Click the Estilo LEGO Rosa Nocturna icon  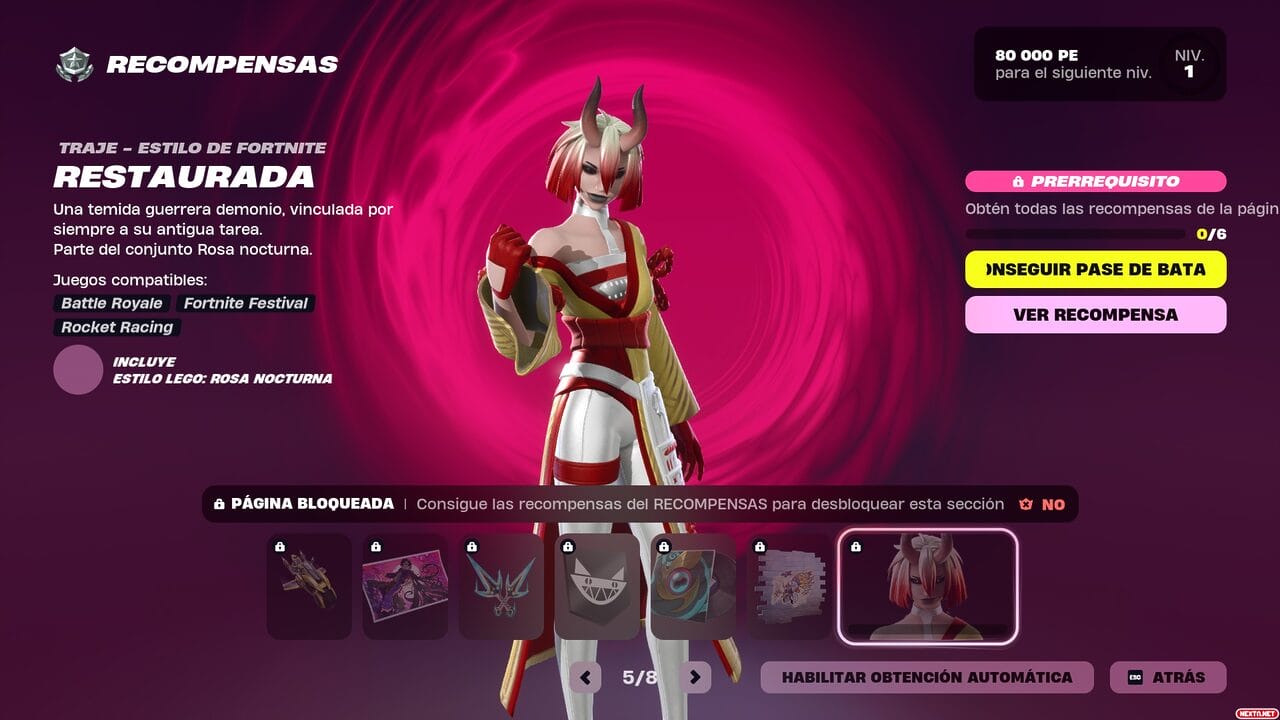[x=78, y=370]
